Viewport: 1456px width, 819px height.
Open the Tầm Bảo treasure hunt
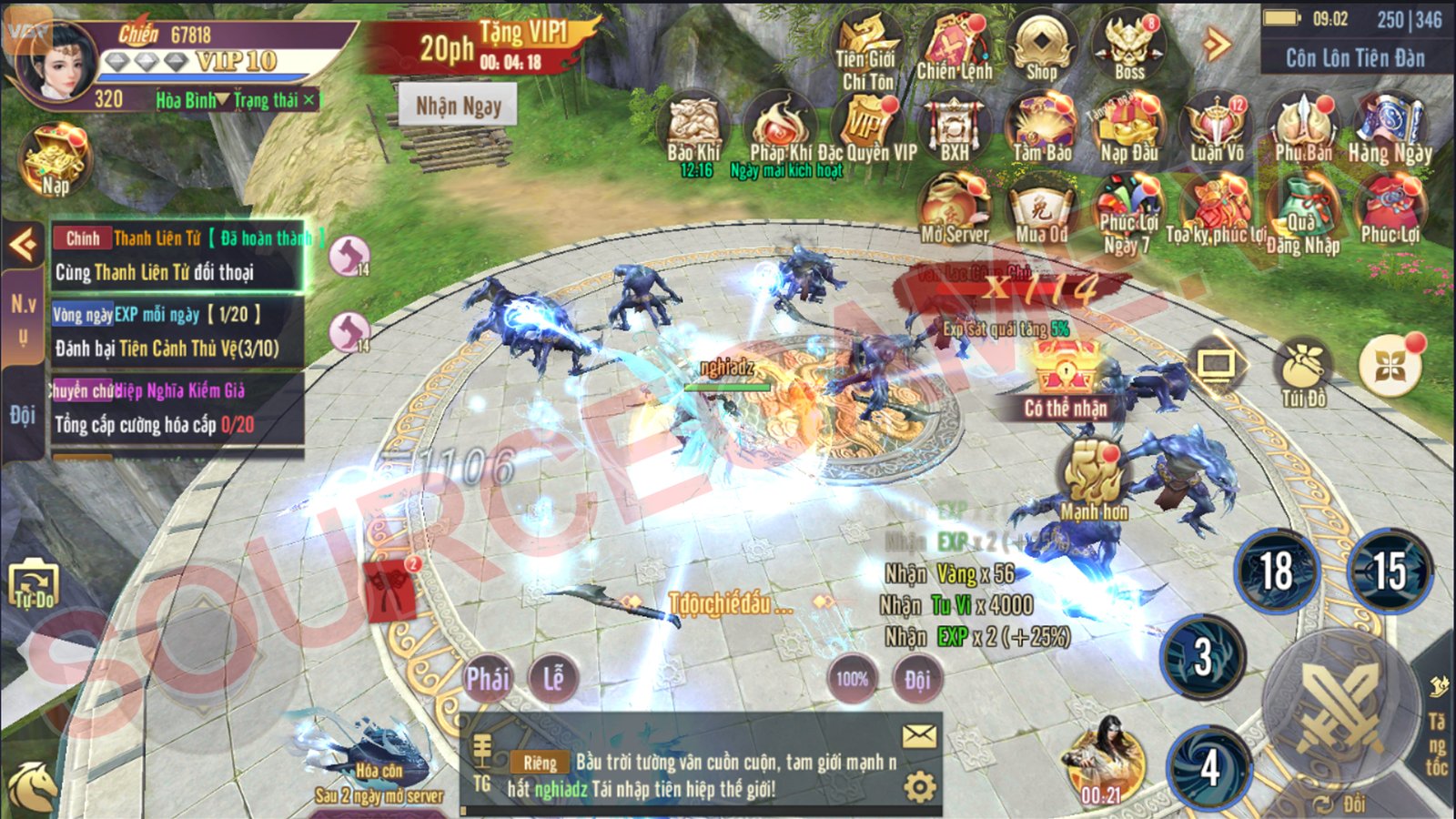(1041, 128)
